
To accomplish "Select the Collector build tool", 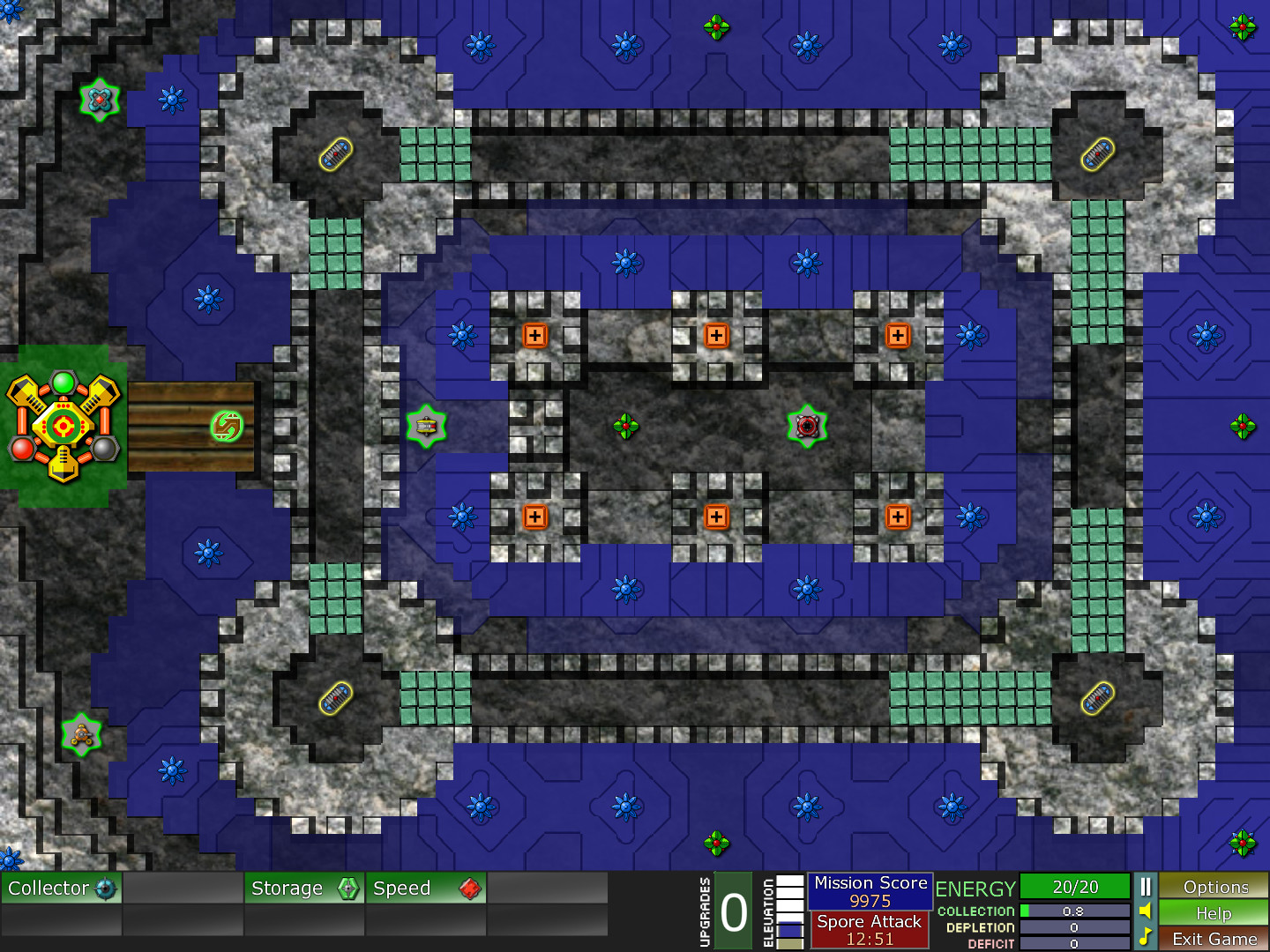I will pyautogui.click(x=62, y=889).
